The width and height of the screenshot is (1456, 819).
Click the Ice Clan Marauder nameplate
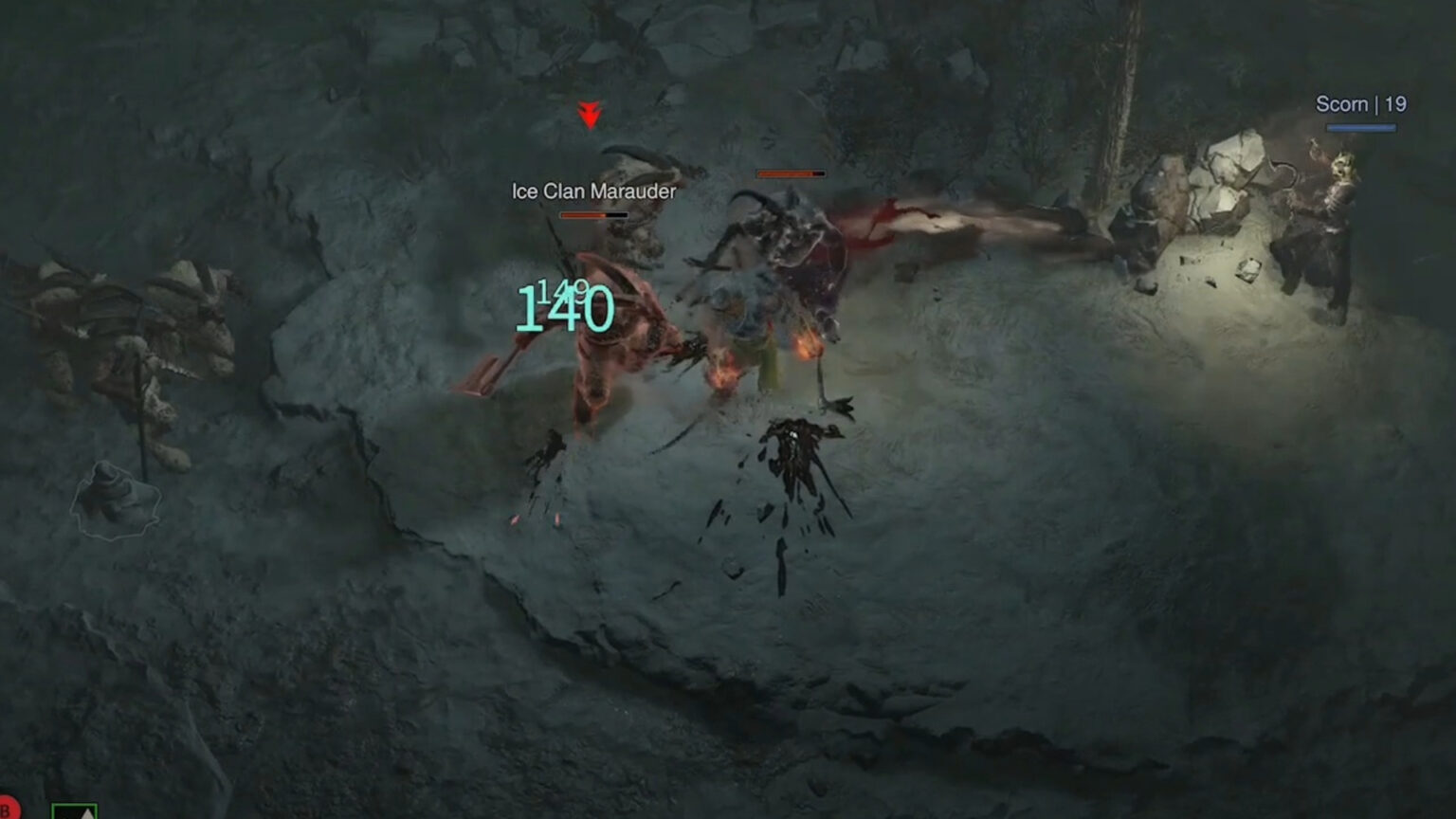(593, 191)
